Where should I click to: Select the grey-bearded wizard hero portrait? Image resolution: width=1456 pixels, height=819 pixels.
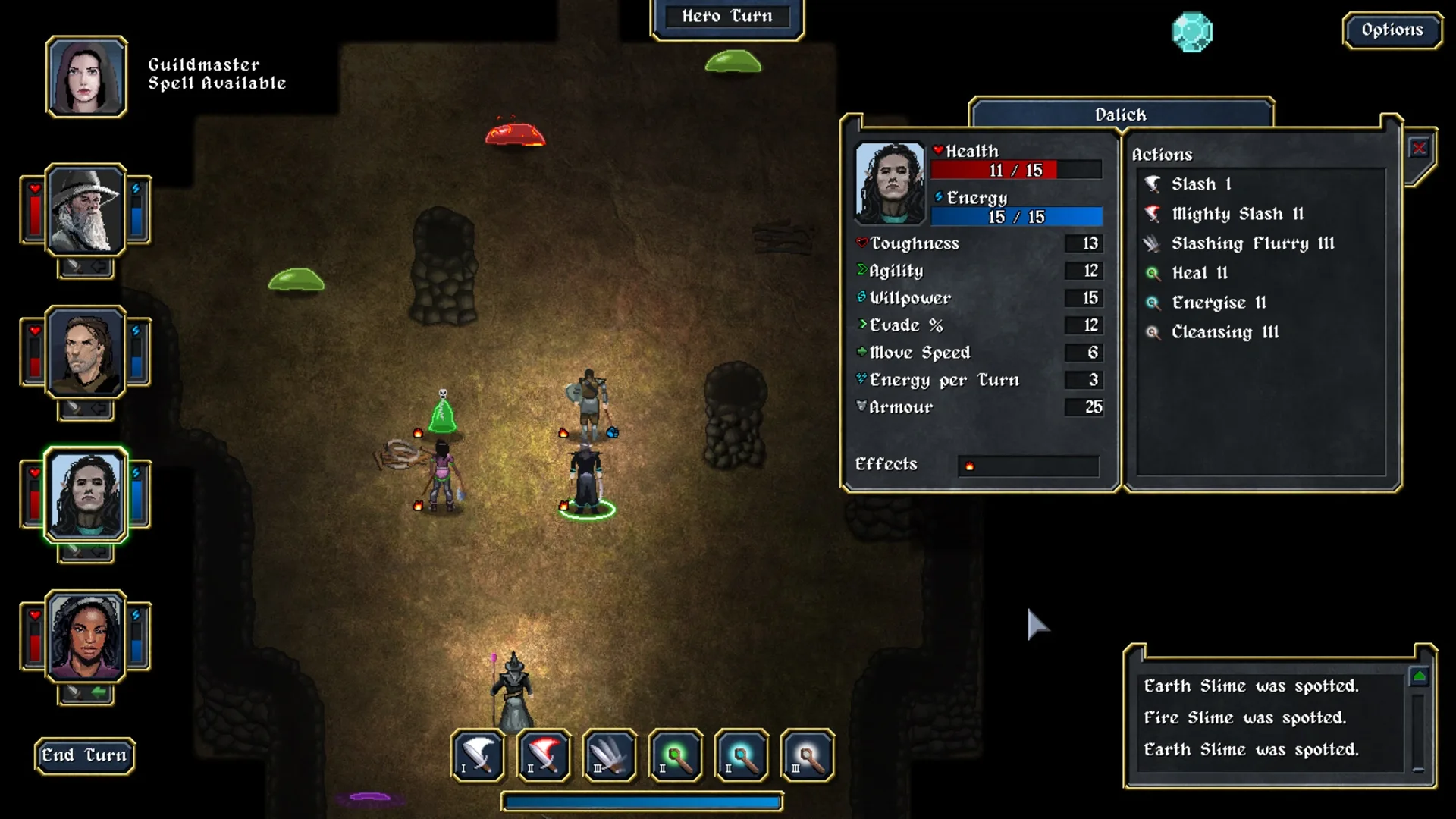(86, 210)
